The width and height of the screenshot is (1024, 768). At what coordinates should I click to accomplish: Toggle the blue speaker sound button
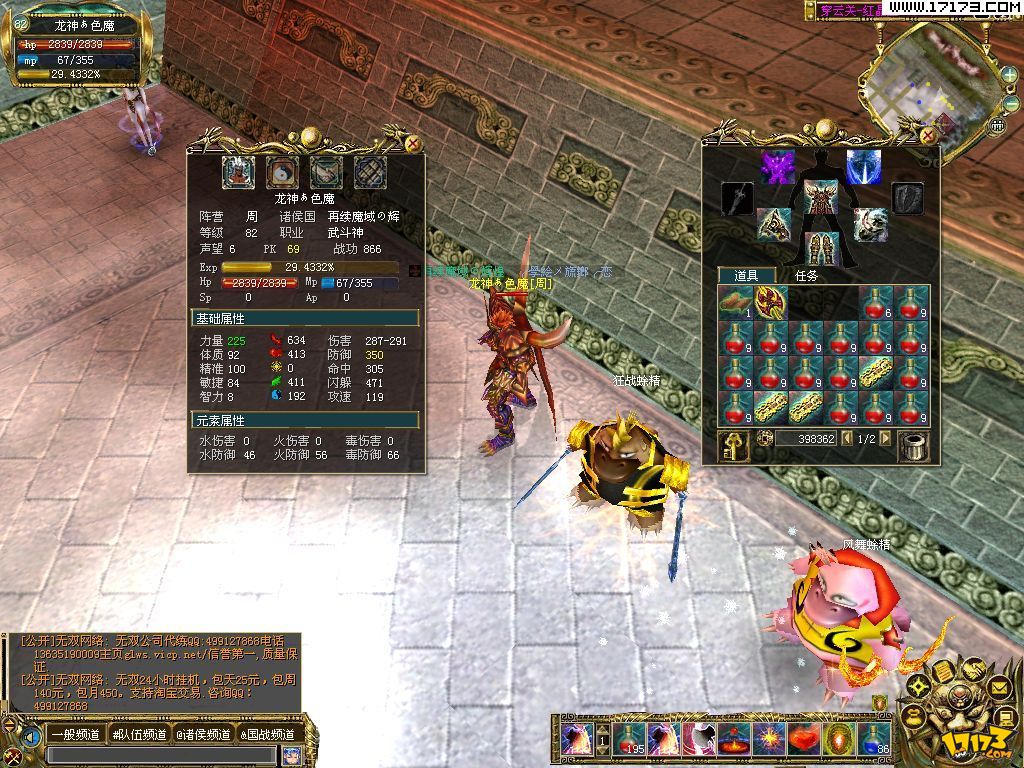[x=32, y=738]
